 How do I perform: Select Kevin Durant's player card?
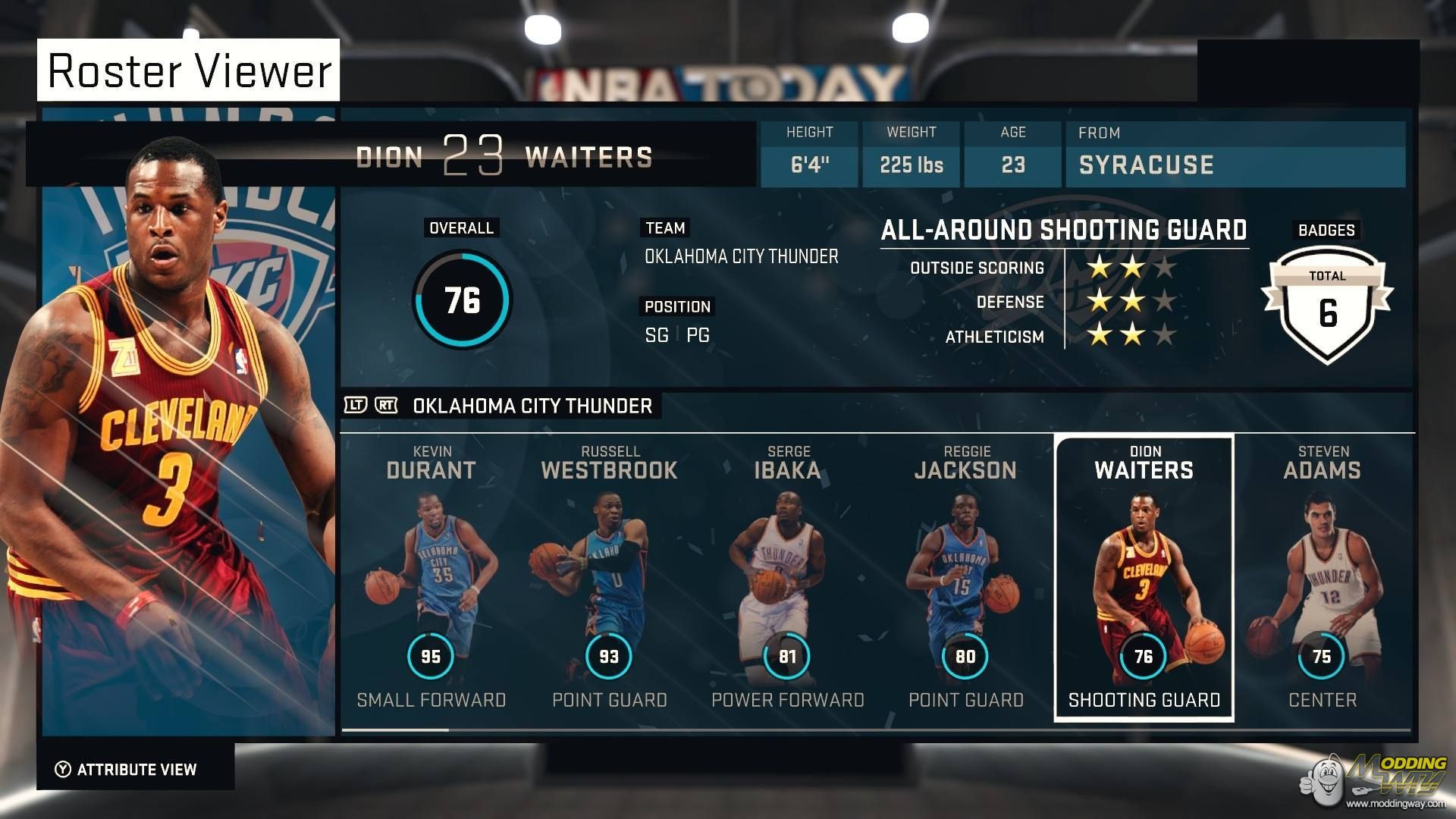coord(431,578)
